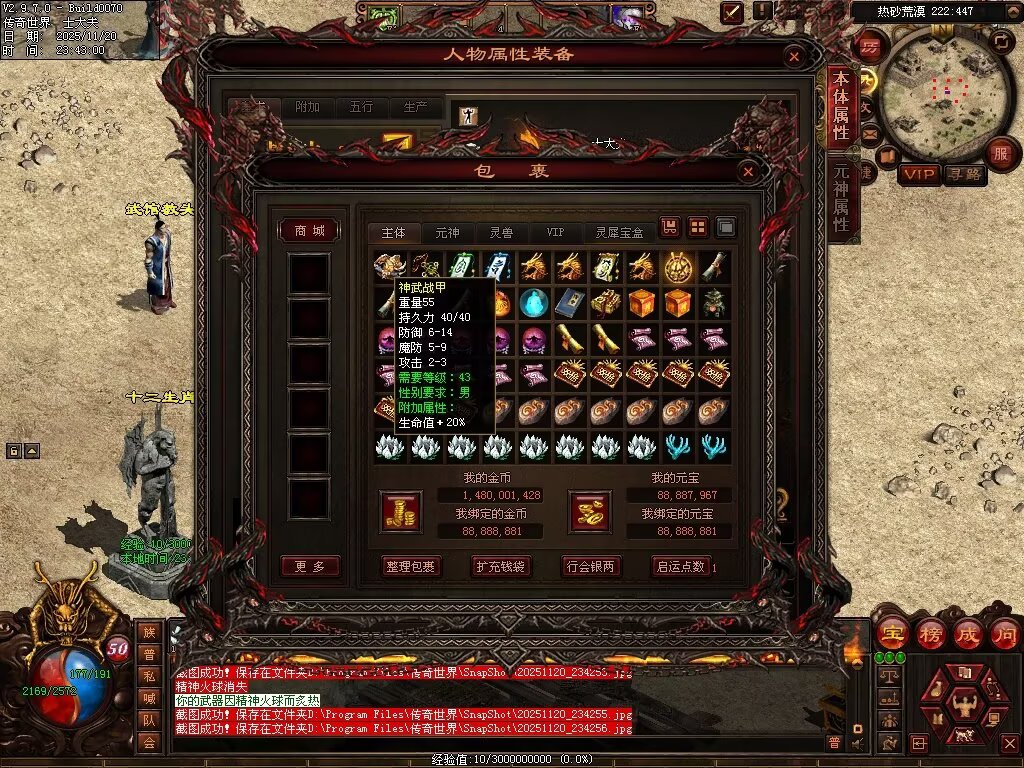The width and height of the screenshot is (1024, 768).
Task: Close the 人物属性装备 character window
Action: [x=795, y=57]
